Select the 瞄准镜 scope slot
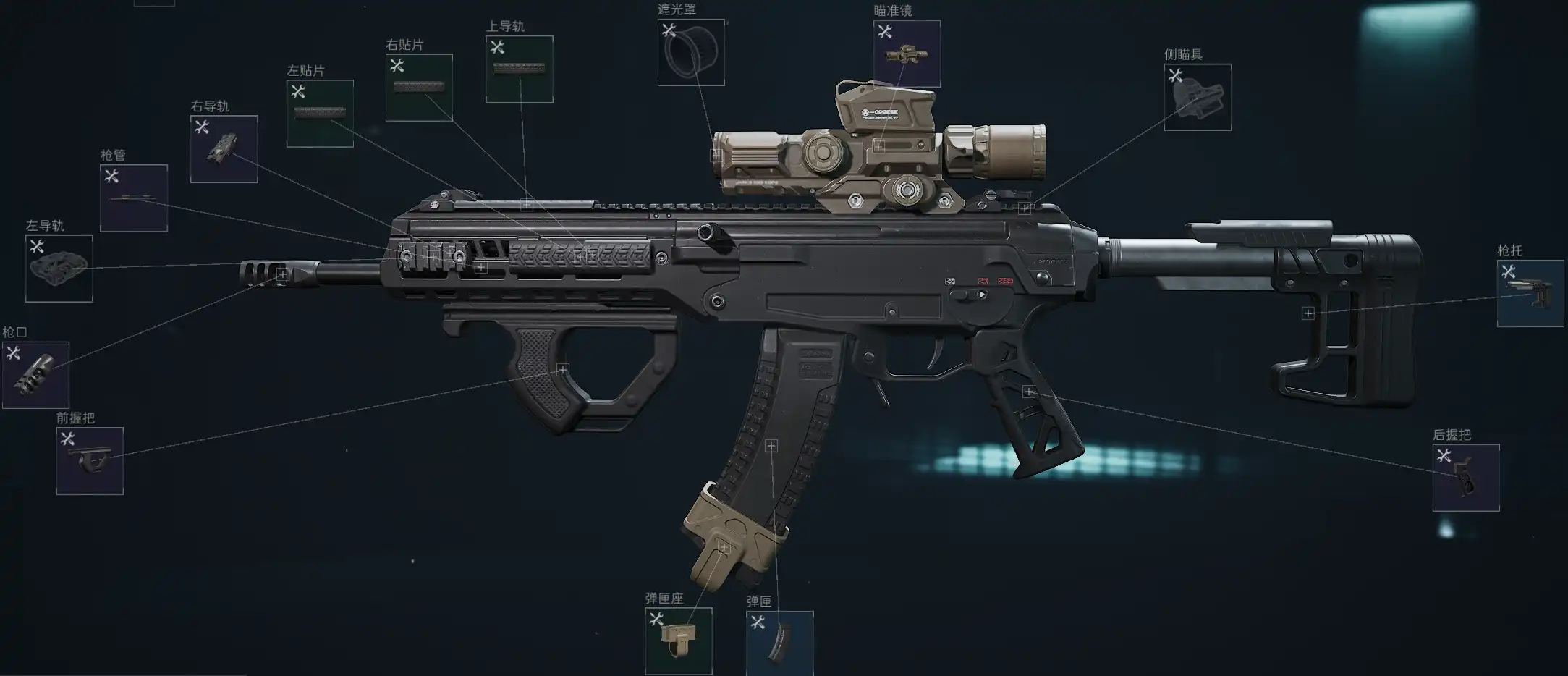 [907, 54]
